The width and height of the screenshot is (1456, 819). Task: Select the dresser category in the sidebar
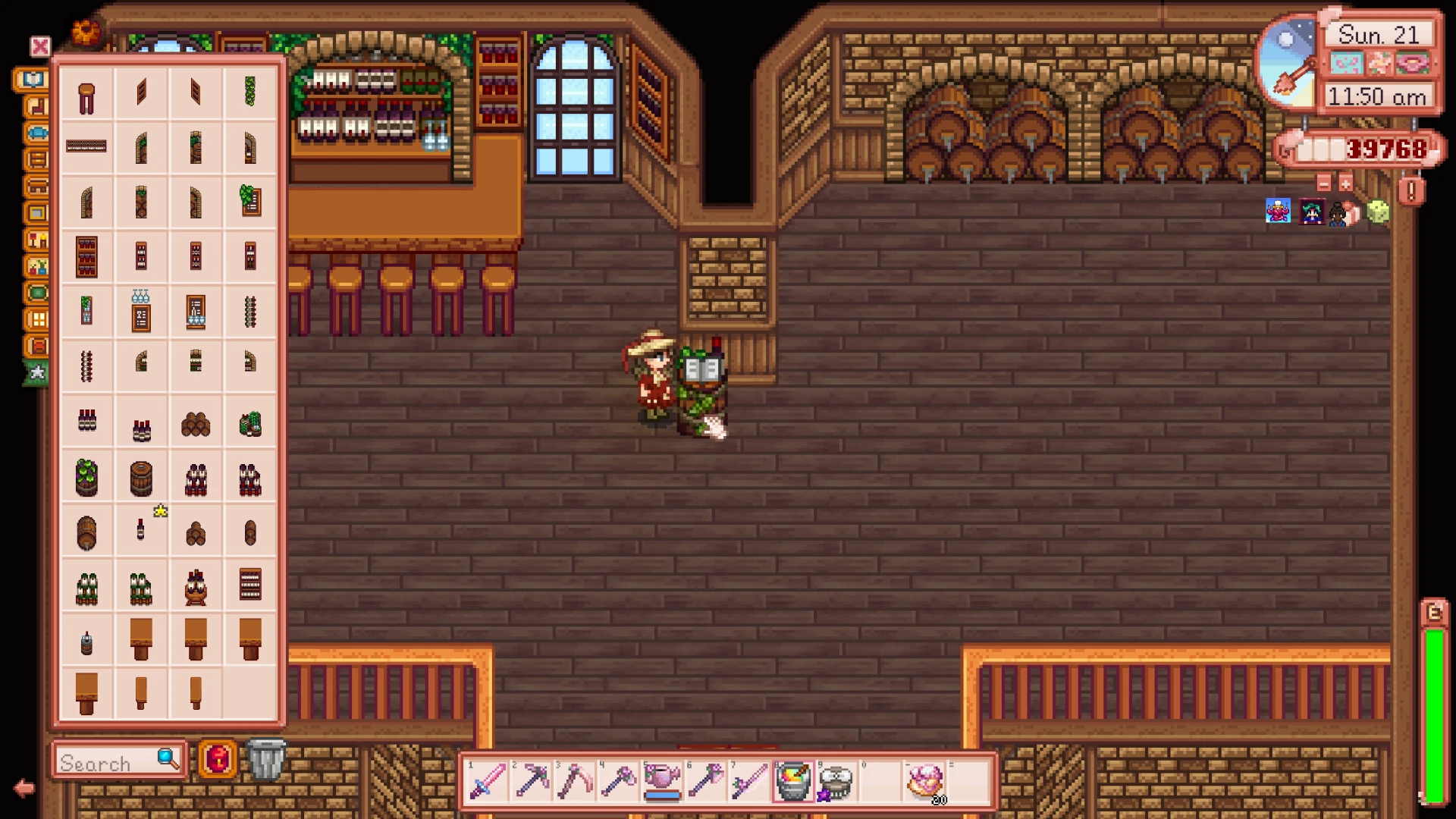coord(36,158)
